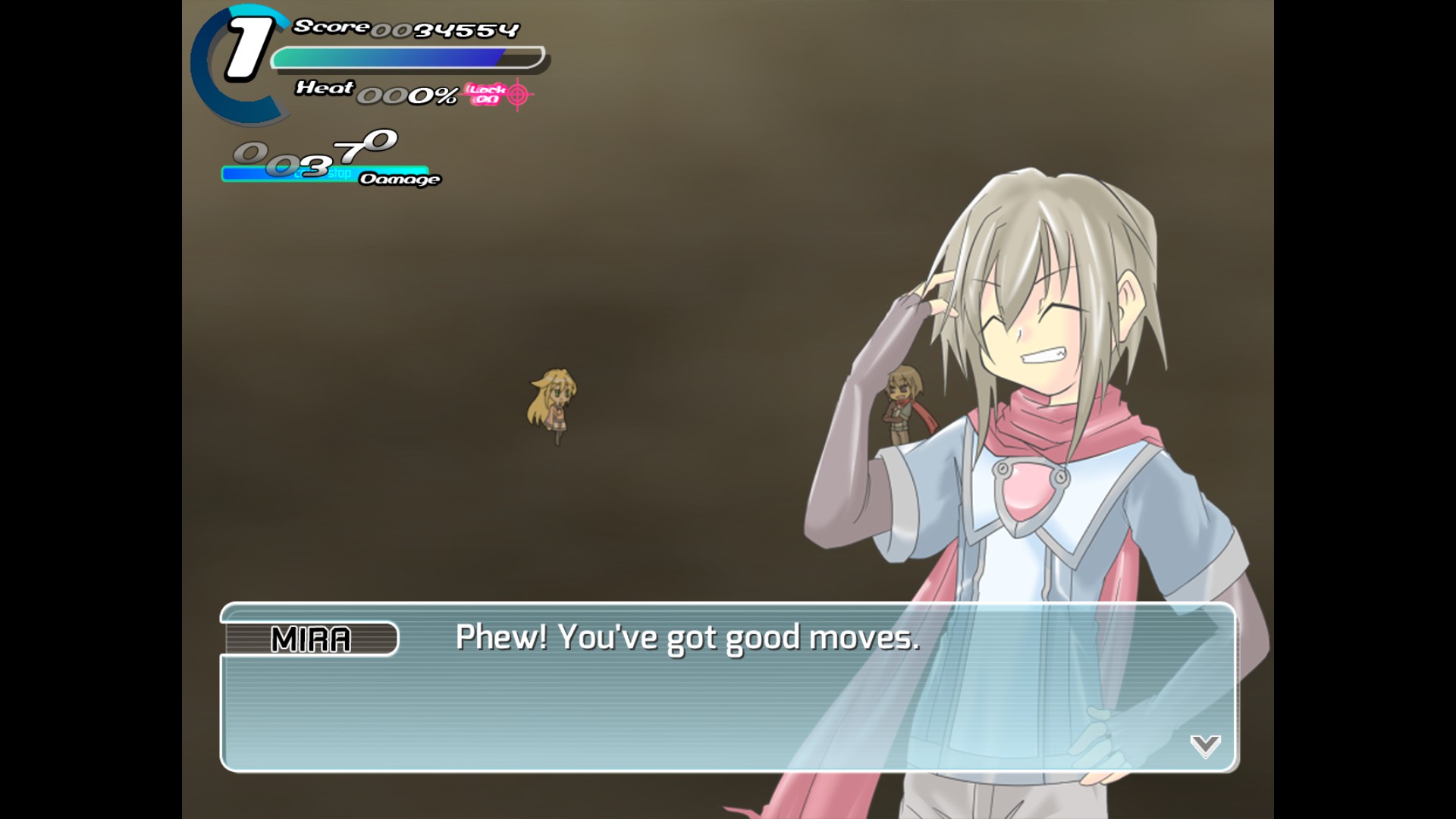Click the Heat percentage readout
The image size is (1456, 819).
pos(408,93)
